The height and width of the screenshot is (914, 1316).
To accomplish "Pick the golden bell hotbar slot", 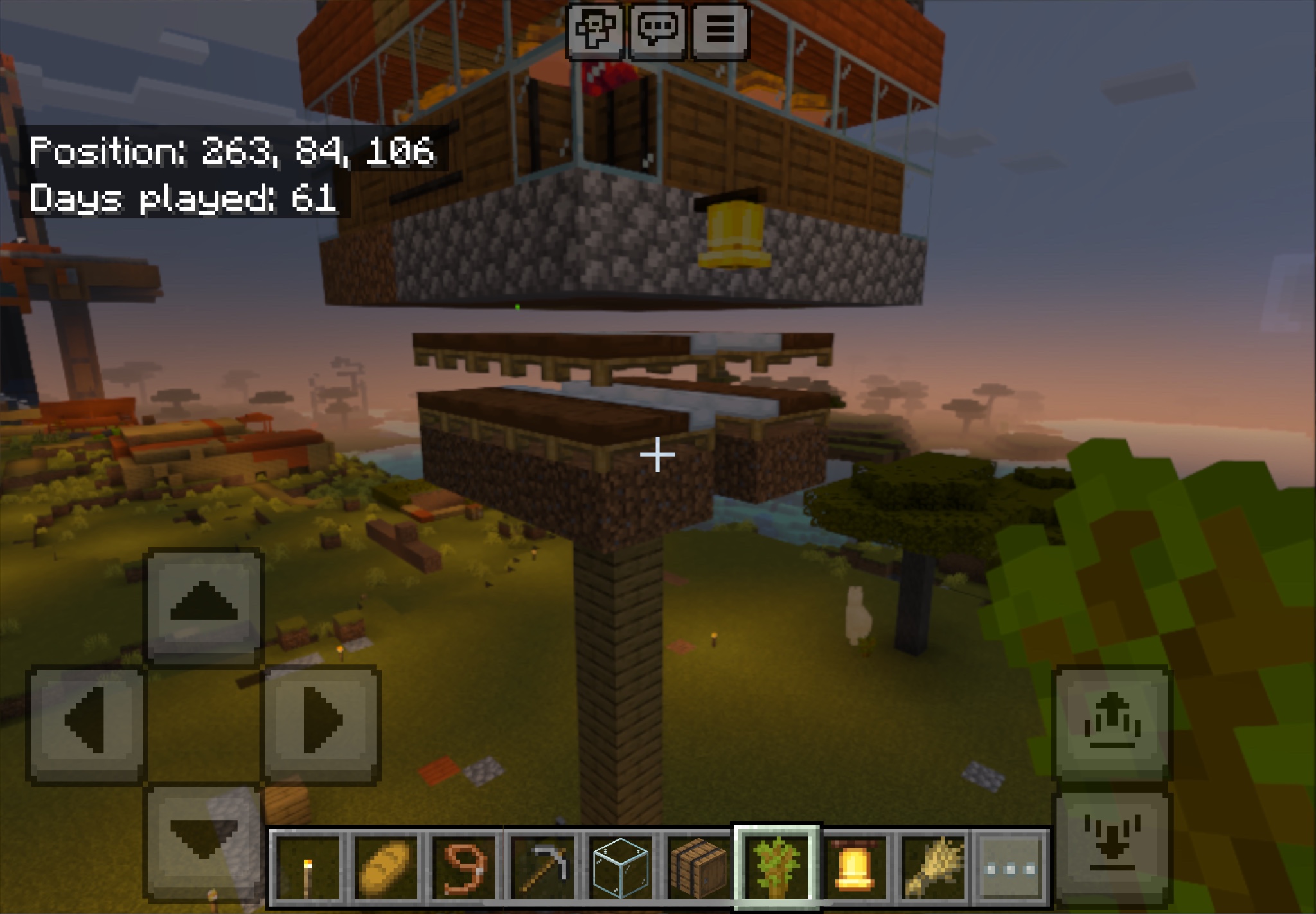I will pos(855,868).
